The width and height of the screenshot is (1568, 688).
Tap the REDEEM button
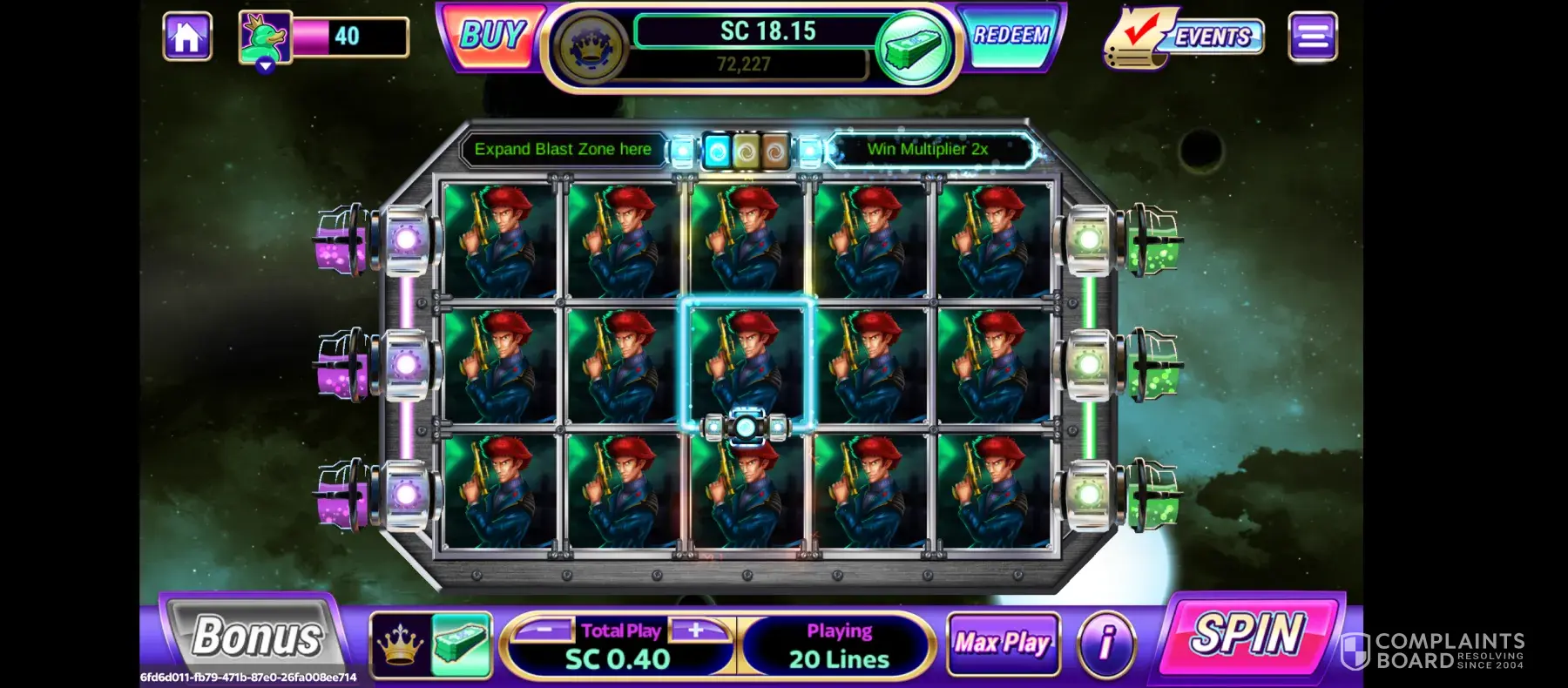1010,36
